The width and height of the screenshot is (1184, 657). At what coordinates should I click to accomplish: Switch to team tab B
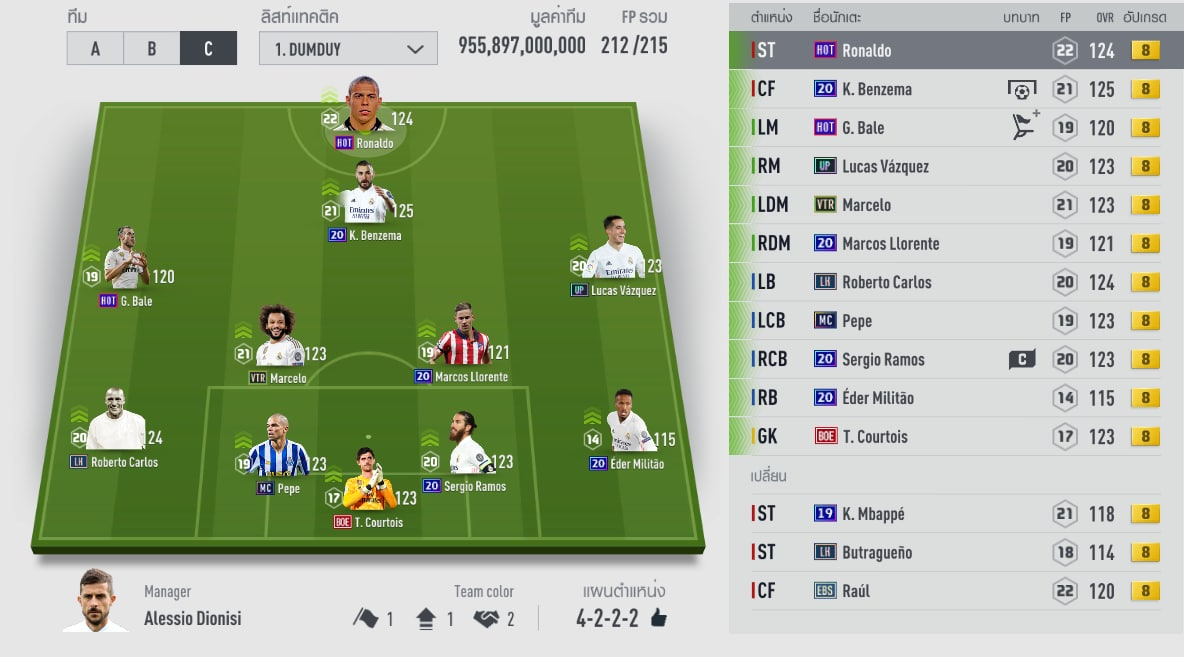pyautogui.click(x=151, y=49)
